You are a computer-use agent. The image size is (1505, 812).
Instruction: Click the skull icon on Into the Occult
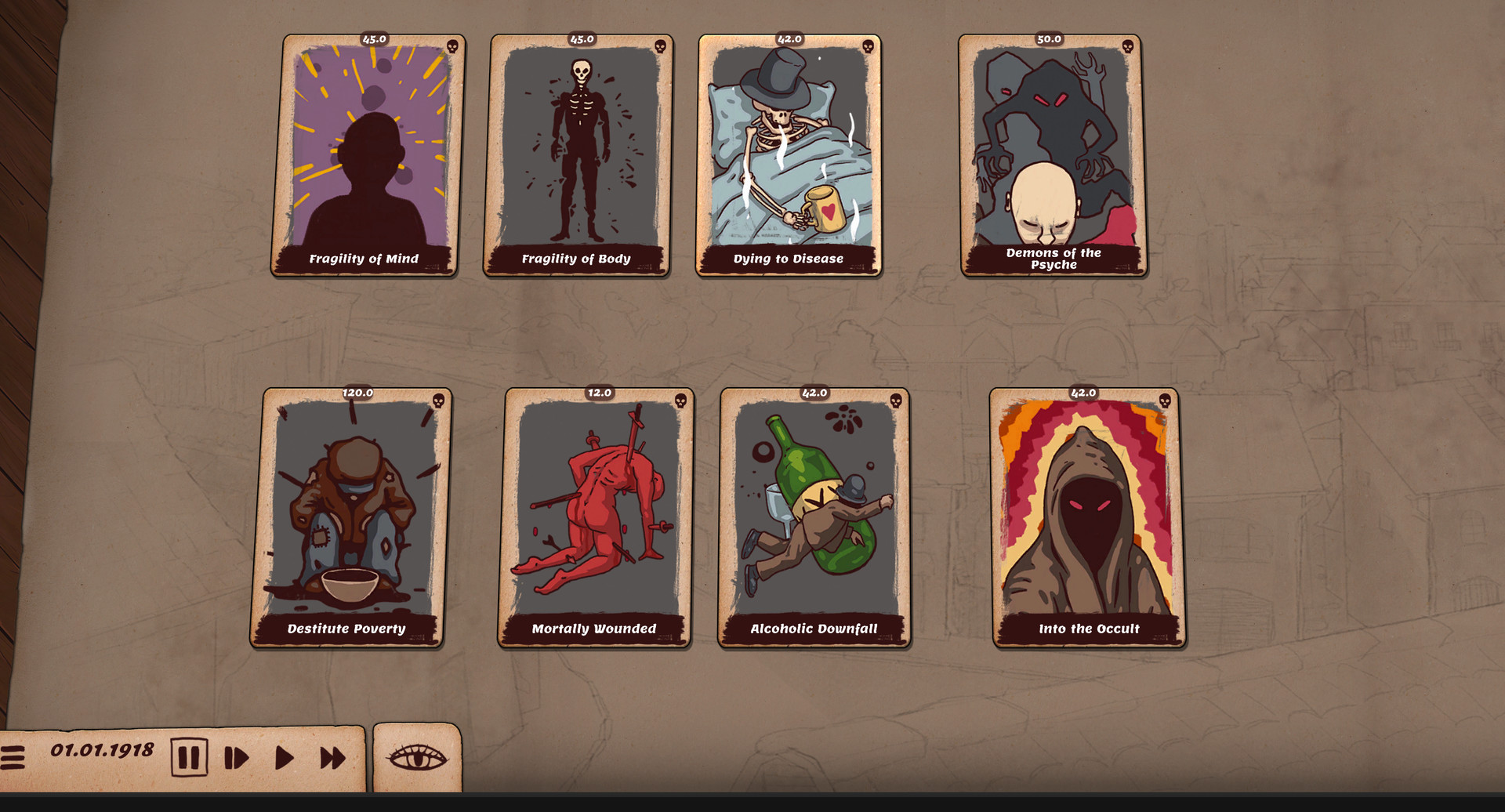1165,402
